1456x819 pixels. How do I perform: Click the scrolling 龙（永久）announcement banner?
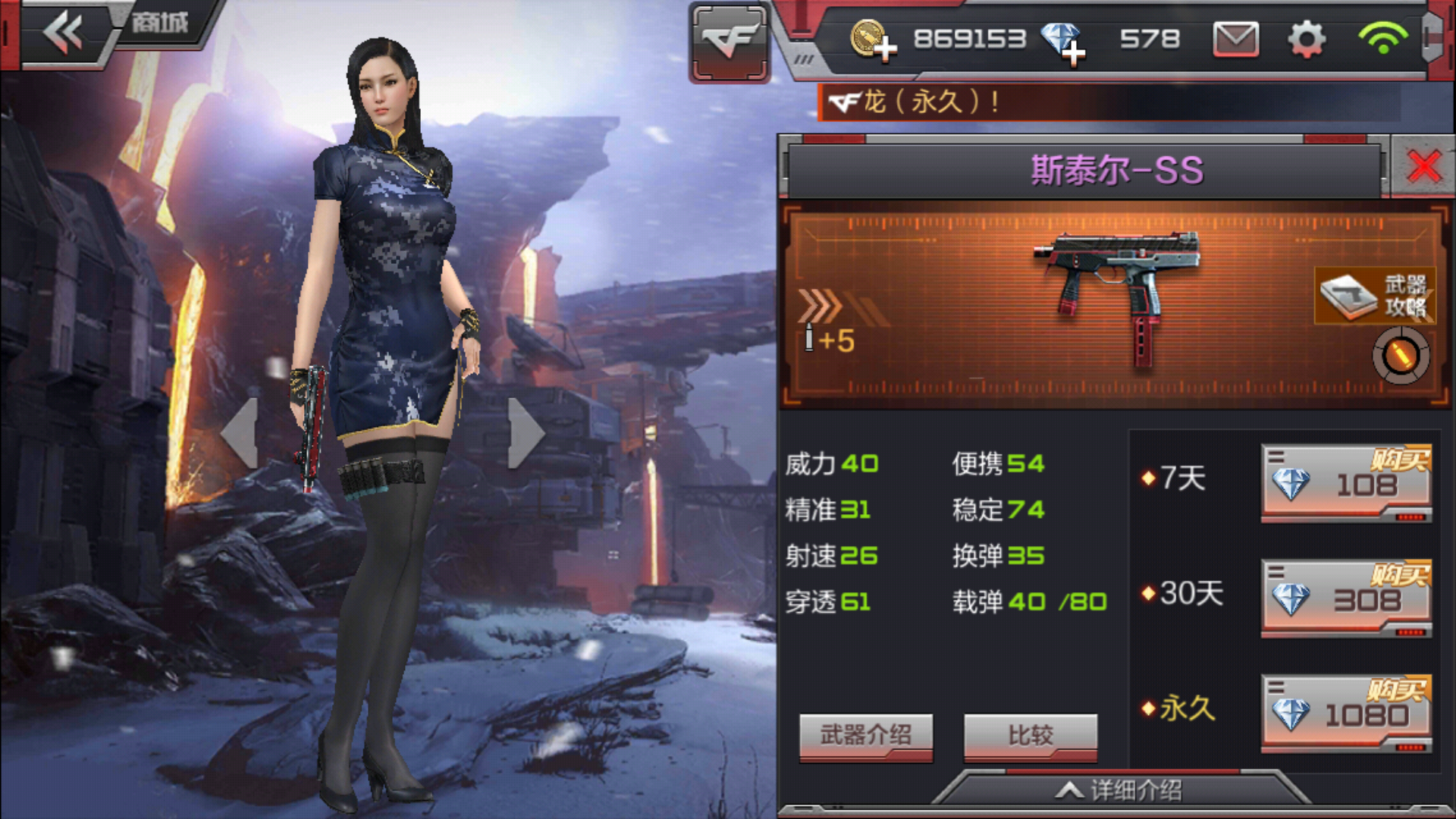coord(1107,102)
